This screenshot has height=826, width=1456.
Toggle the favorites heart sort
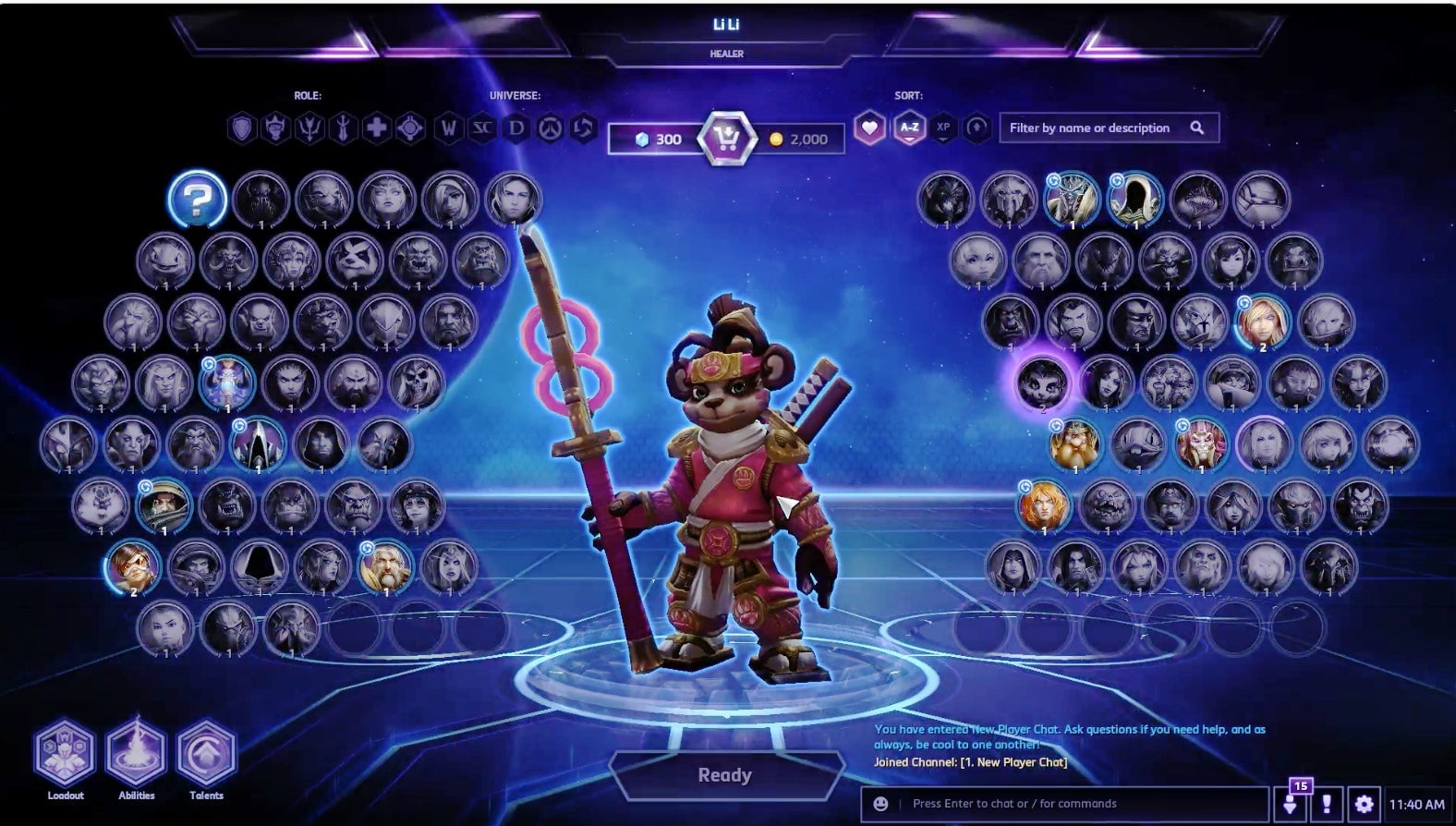tap(869, 128)
